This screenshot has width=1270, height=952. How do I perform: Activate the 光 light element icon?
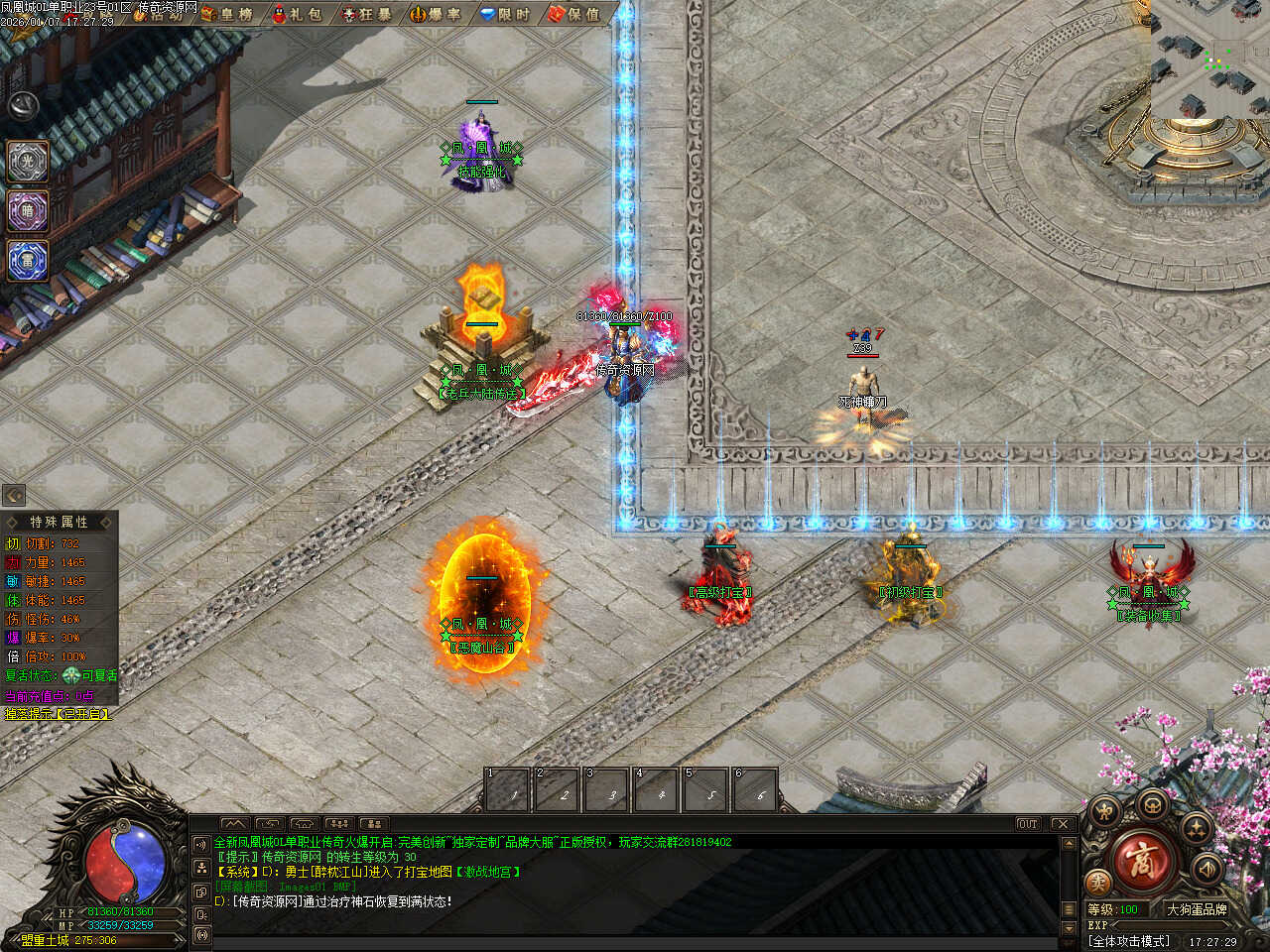click(28, 161)
